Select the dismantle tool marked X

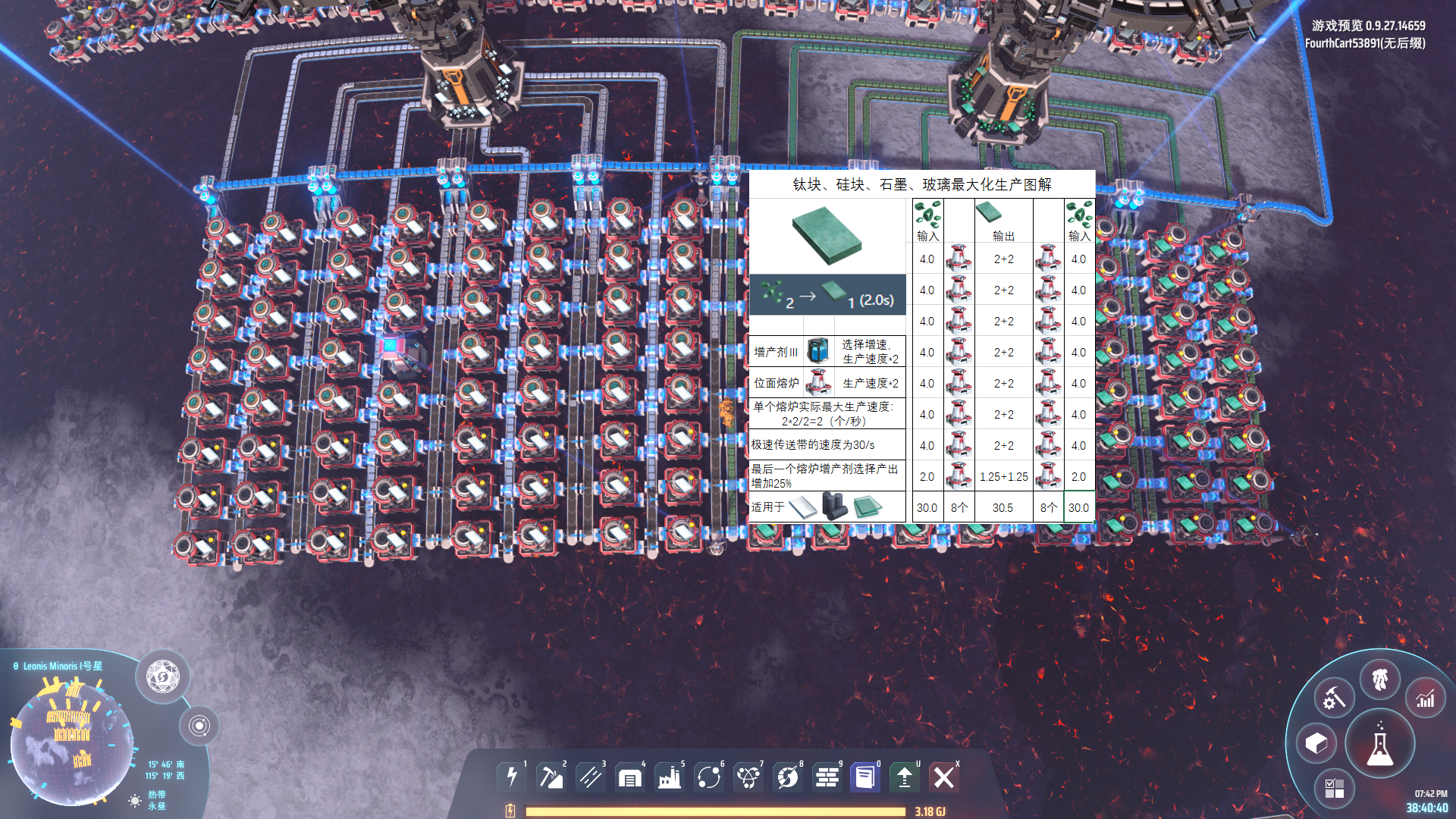click(x=944, y=777)
